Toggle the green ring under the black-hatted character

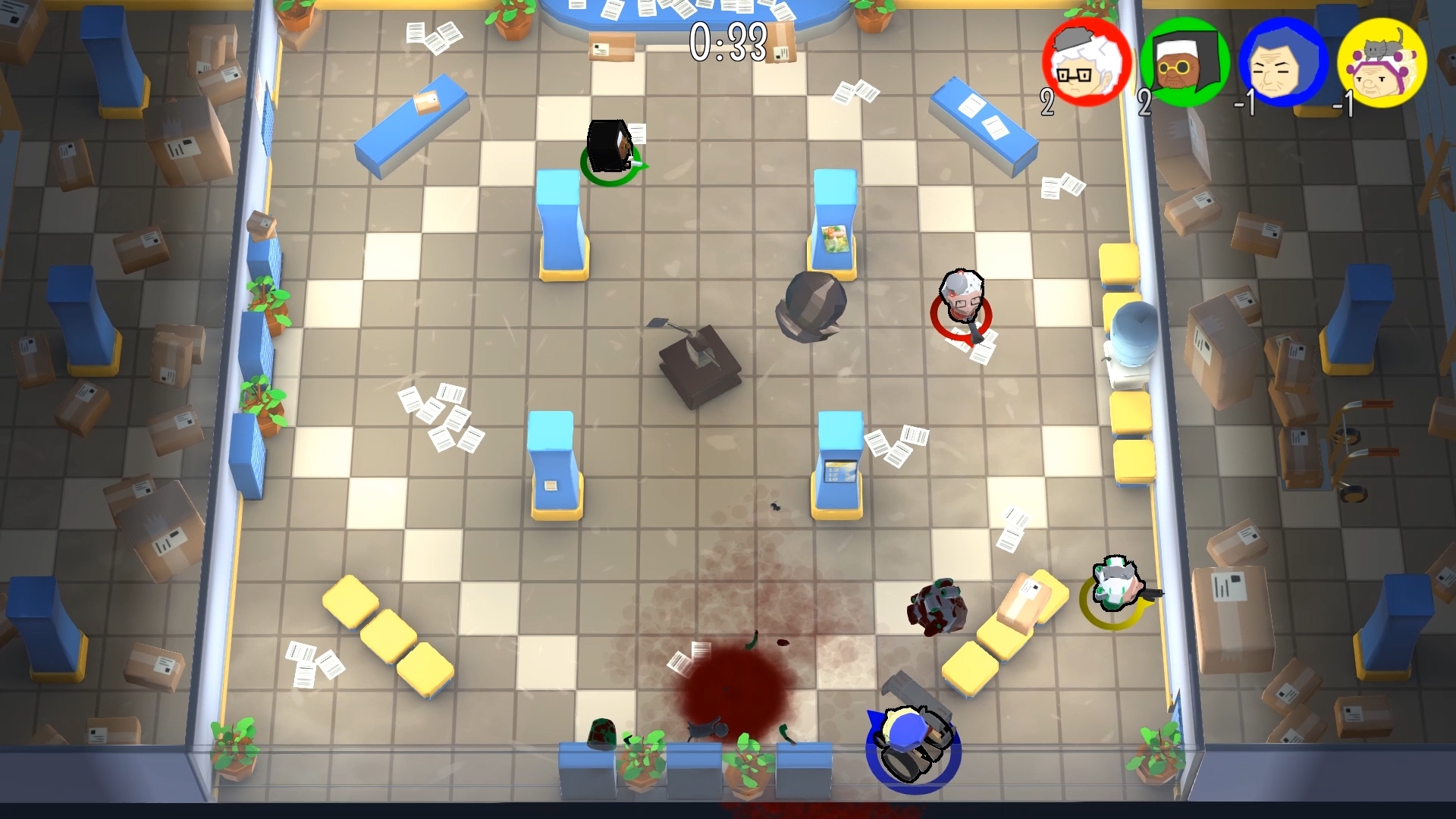(614, 167)
